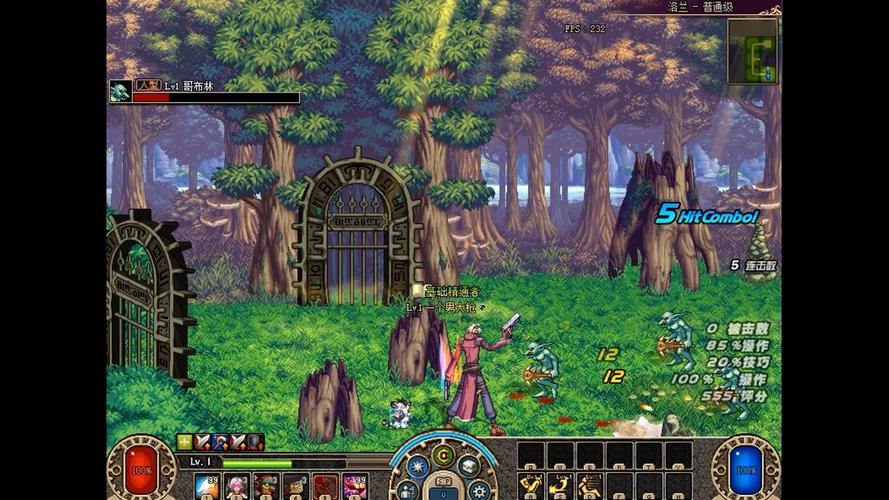889x500 pixels.
Task: Select the Goblin target portrait
Action: pyautogui.click(x=120, y=92)
